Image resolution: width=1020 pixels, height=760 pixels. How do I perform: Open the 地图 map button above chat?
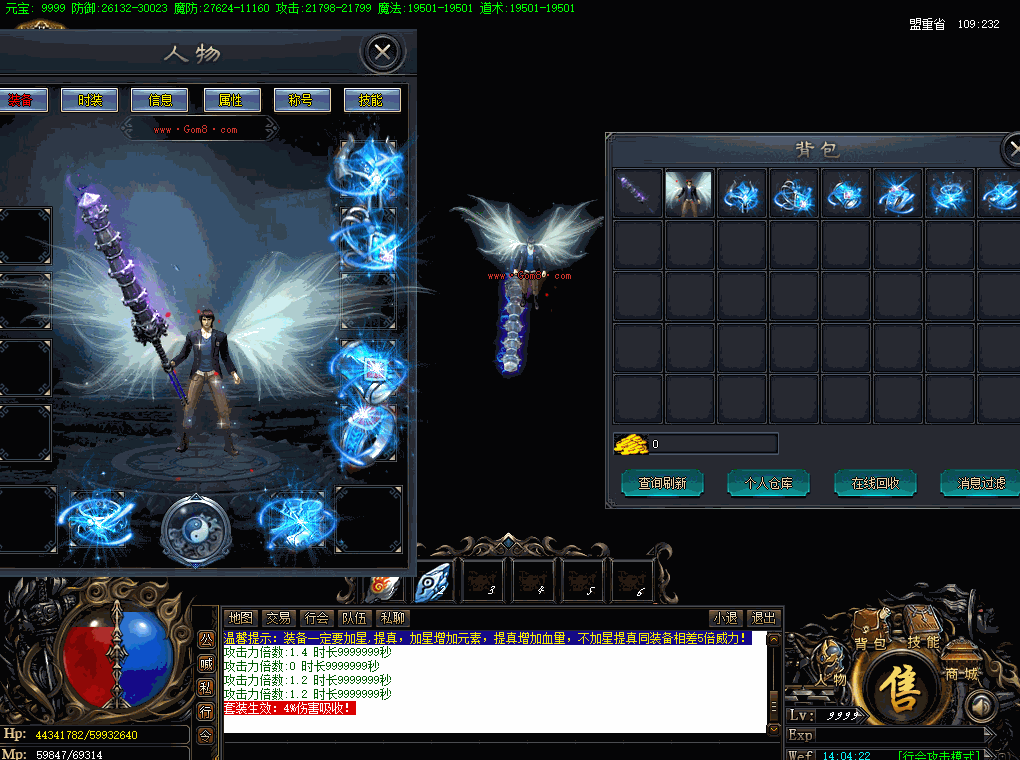coord(240,618)
